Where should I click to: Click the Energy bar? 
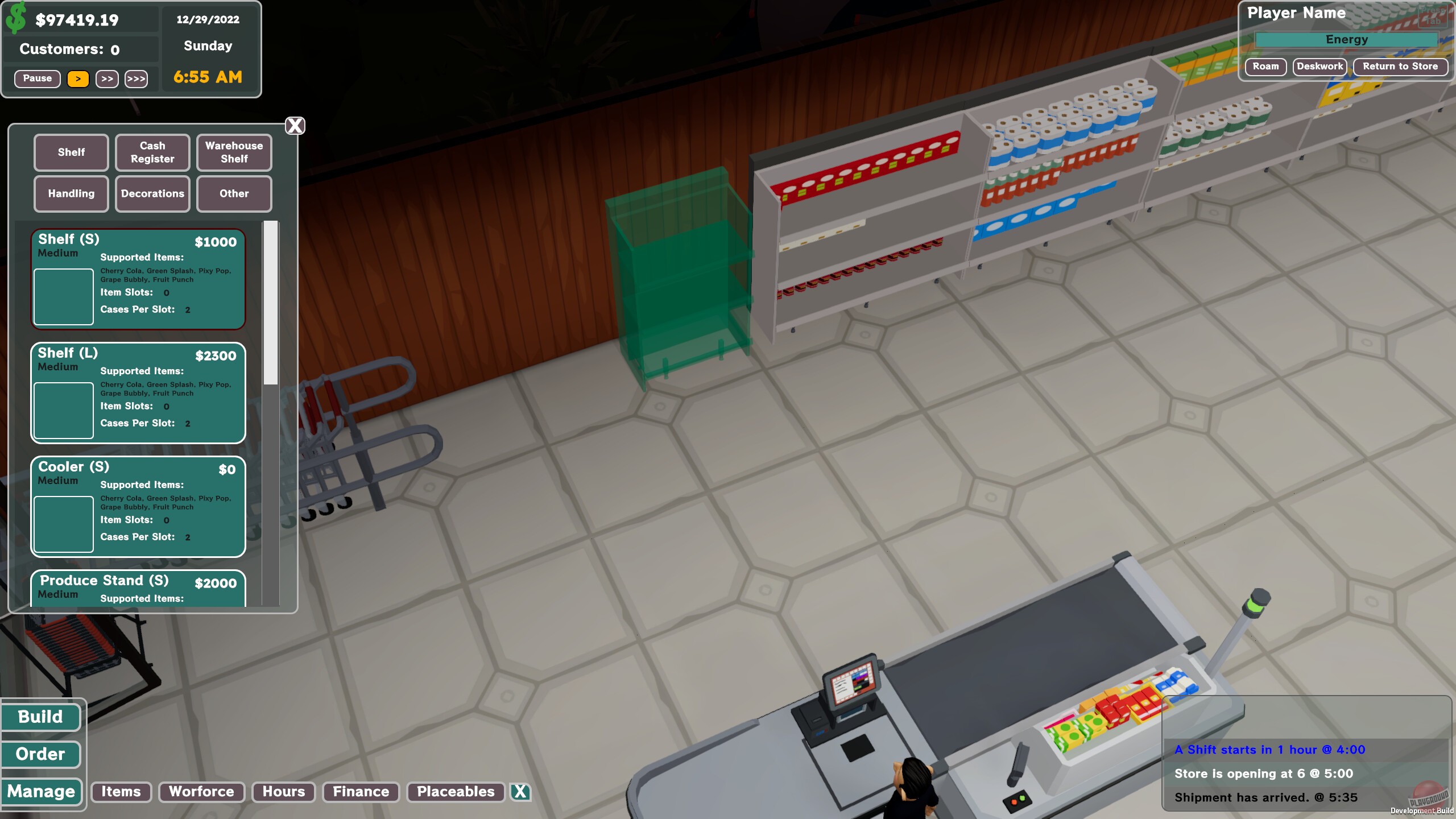click(1346, 39)
